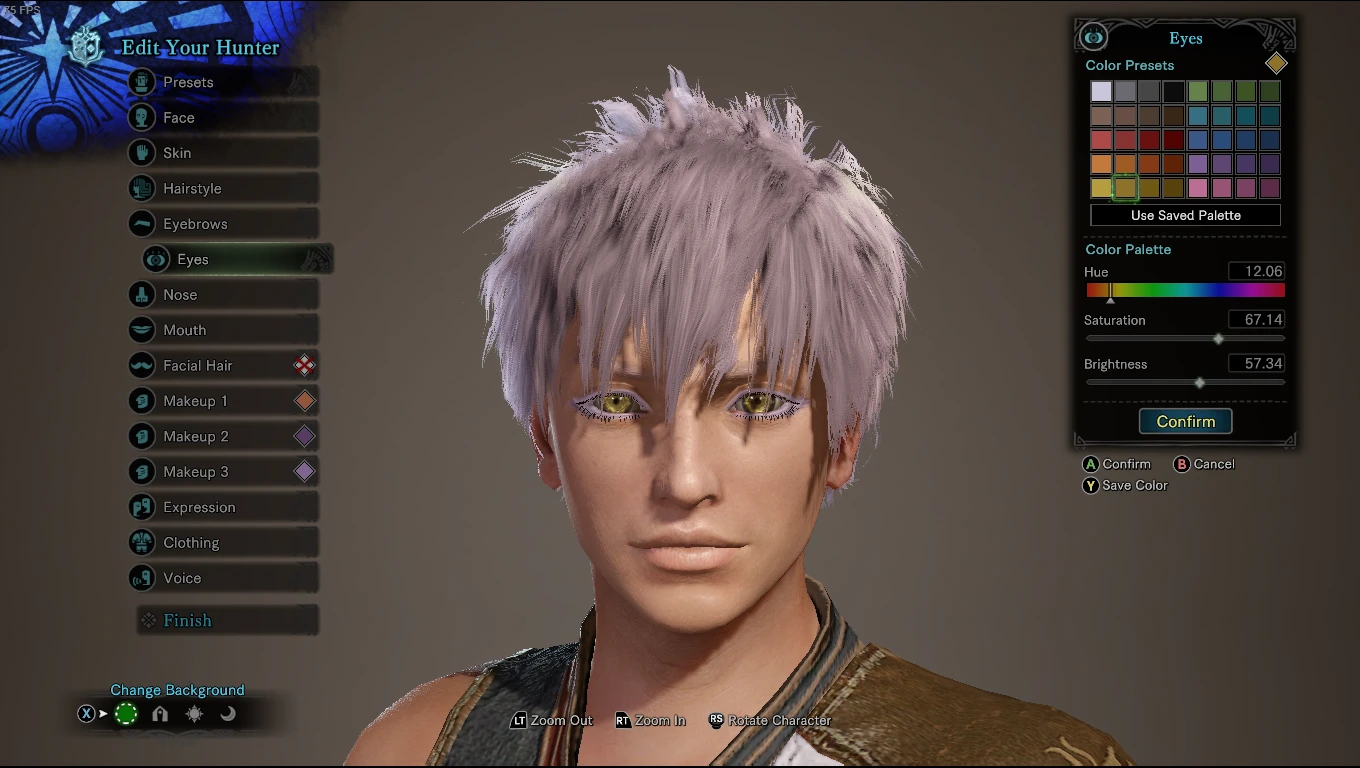Select the home background icon

(159, 714)
